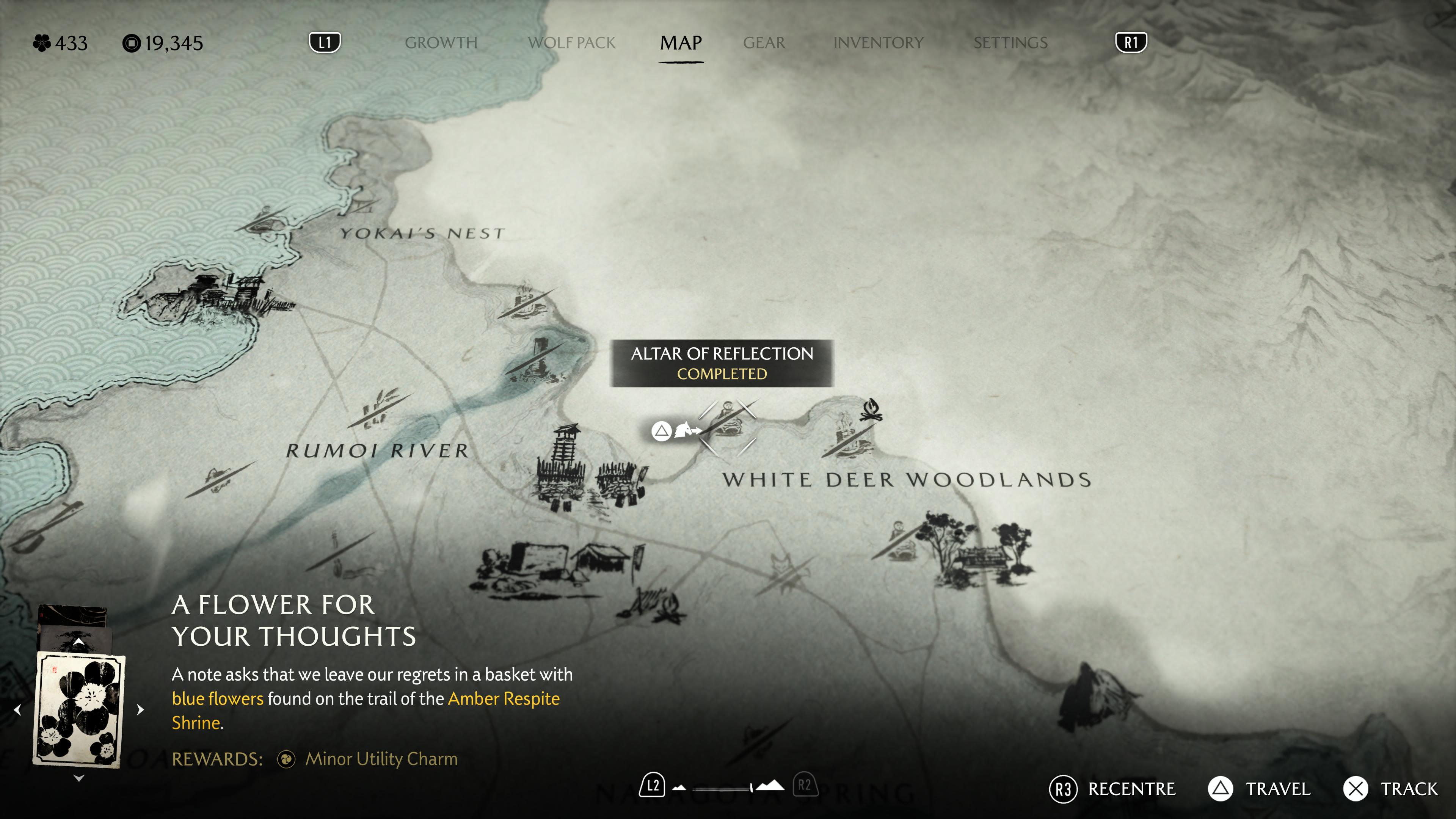Switch to the Gear tab
This screenshot has height=819, width=1456.
(764, 43)
